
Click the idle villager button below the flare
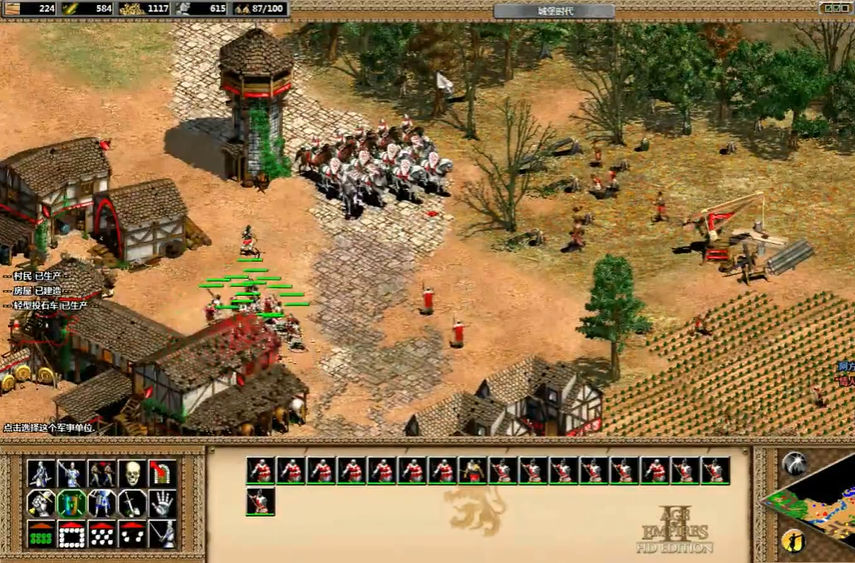pyautogui.click(x=795, y=539)
